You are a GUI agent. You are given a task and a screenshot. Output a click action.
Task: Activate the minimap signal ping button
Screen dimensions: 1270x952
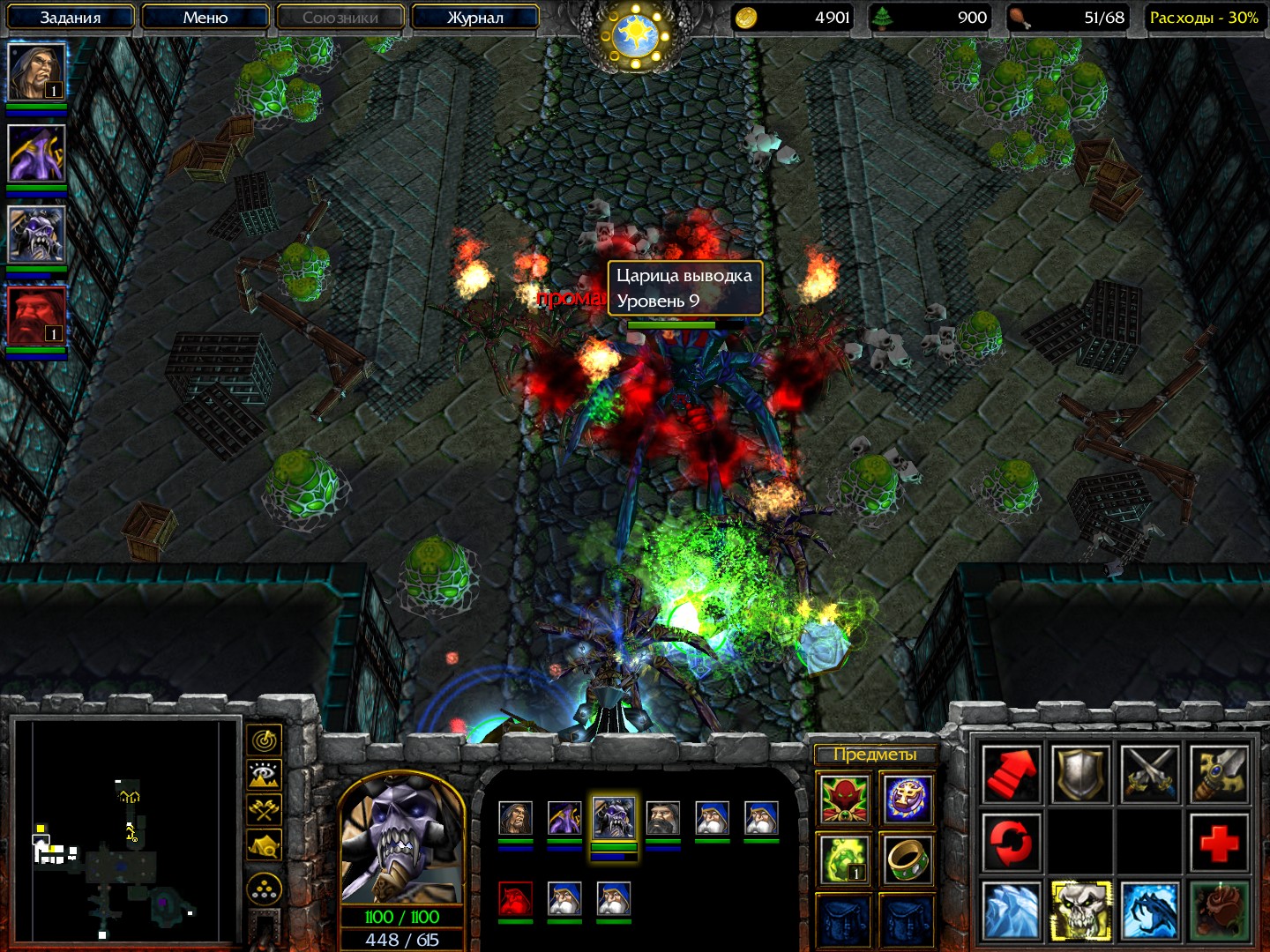point(265,740)
